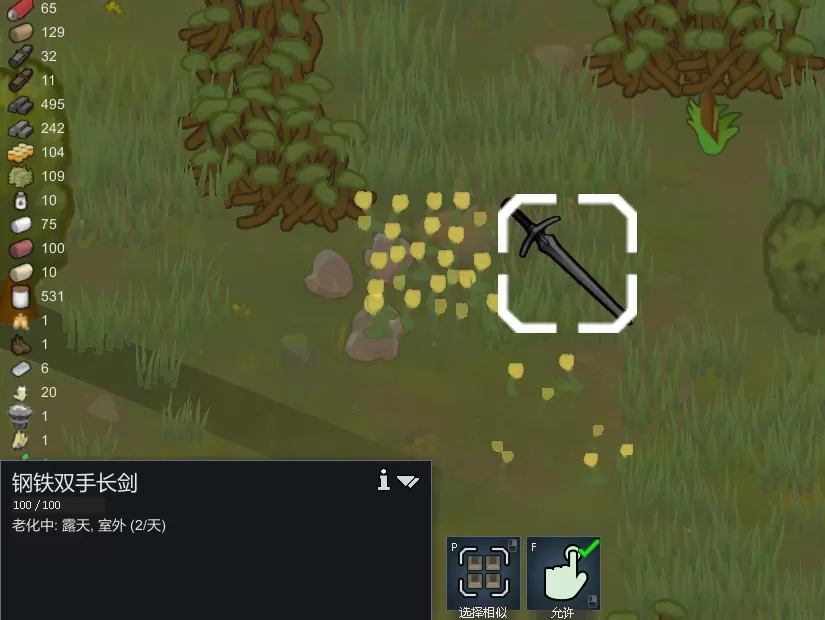This screenshot has width=825, height=620.
Task: Click the double-arrow icon beside the info button
Action: (407, 481)
